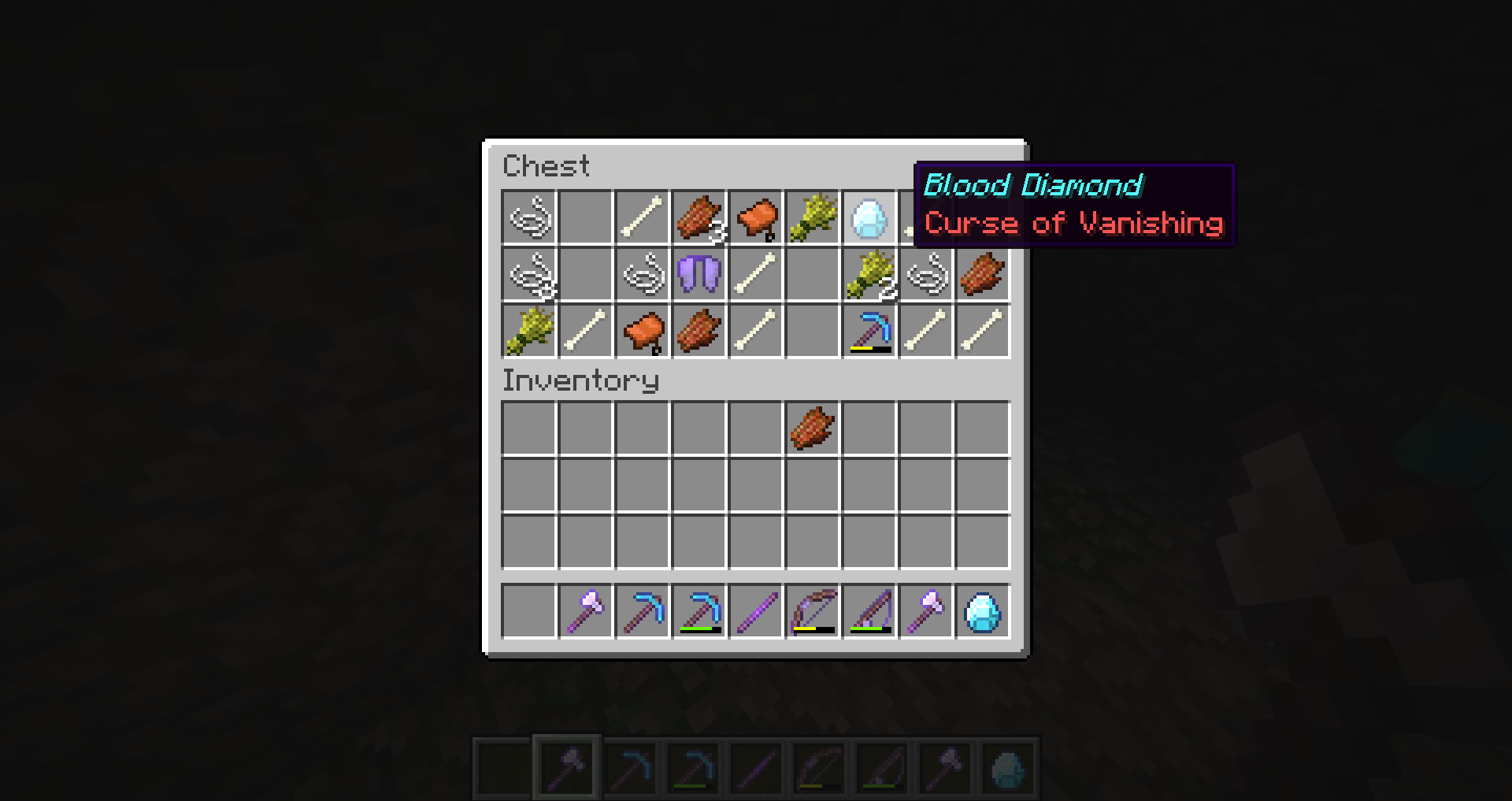Pick up the wheat in bottom-left chest slot
The height and width of the screenshot is (801, 1512).
tap(528, 332)
